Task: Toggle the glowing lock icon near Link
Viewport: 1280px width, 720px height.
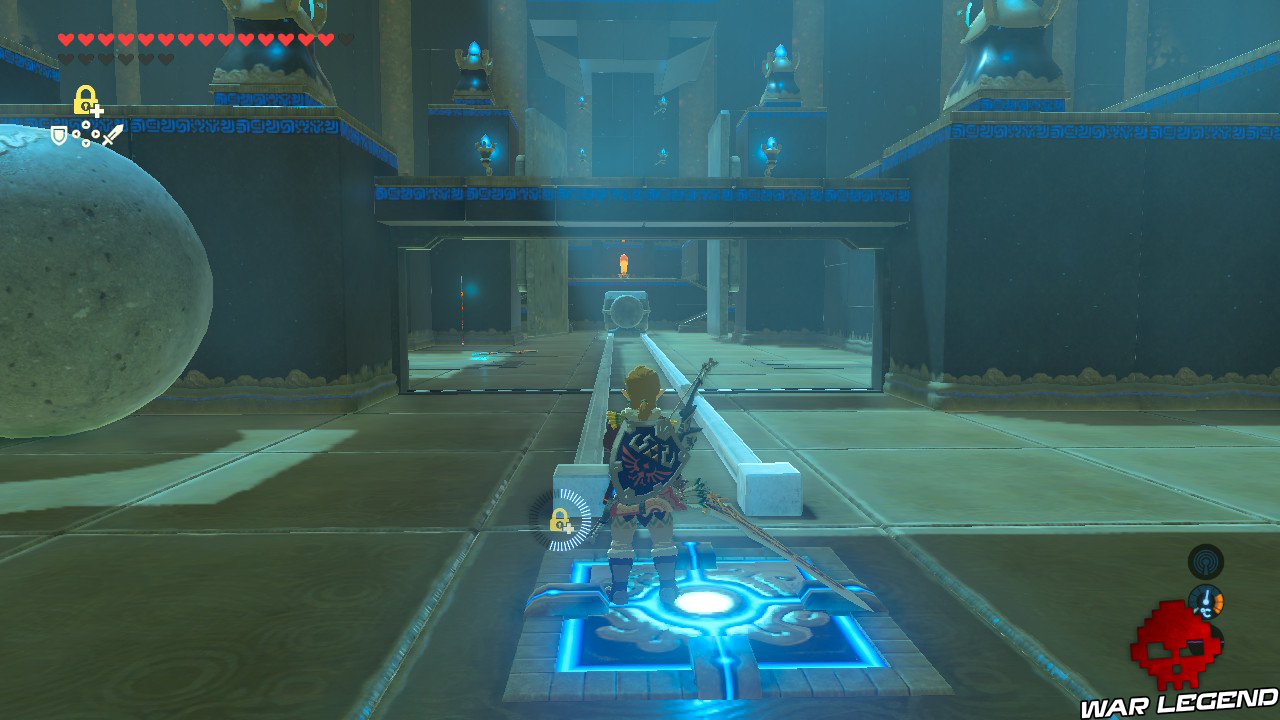Action: tap(560, 522)
